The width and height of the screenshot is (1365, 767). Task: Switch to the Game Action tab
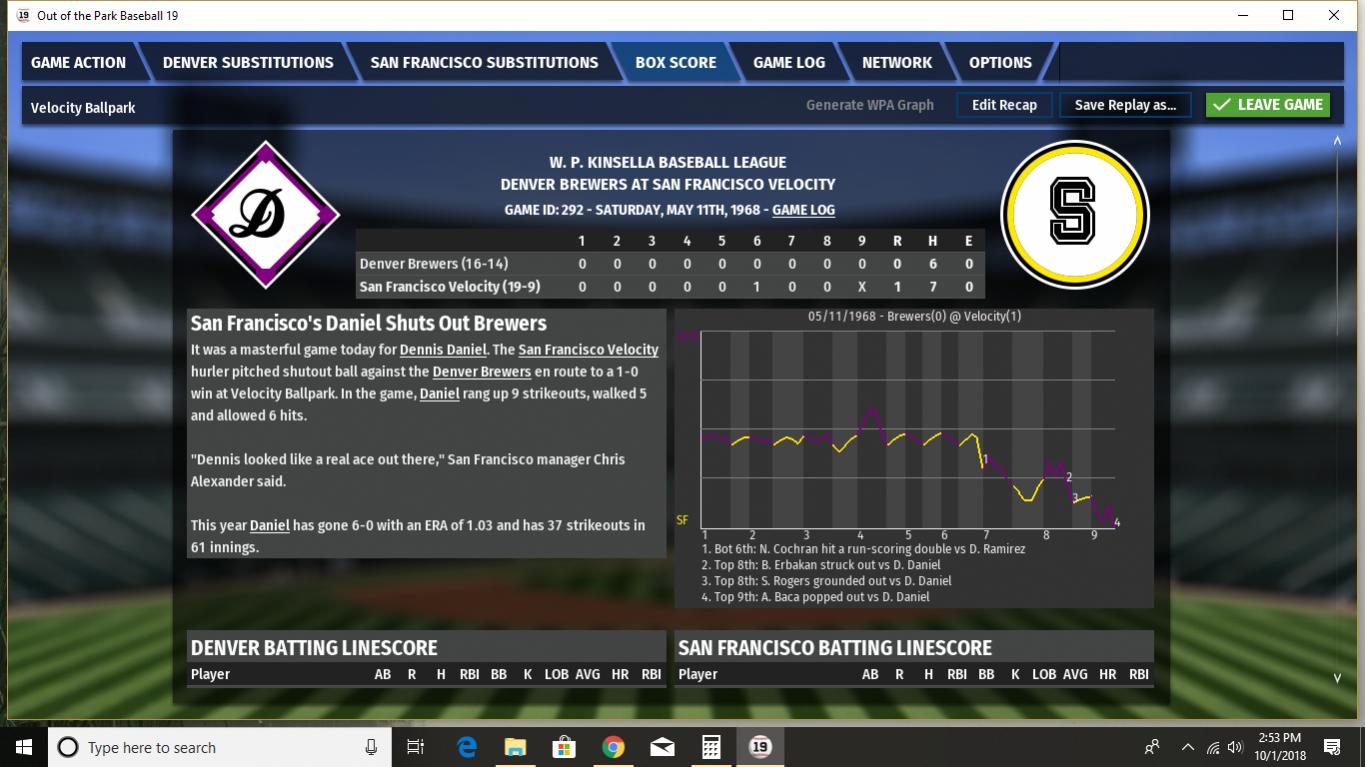(x=79, y=62)
